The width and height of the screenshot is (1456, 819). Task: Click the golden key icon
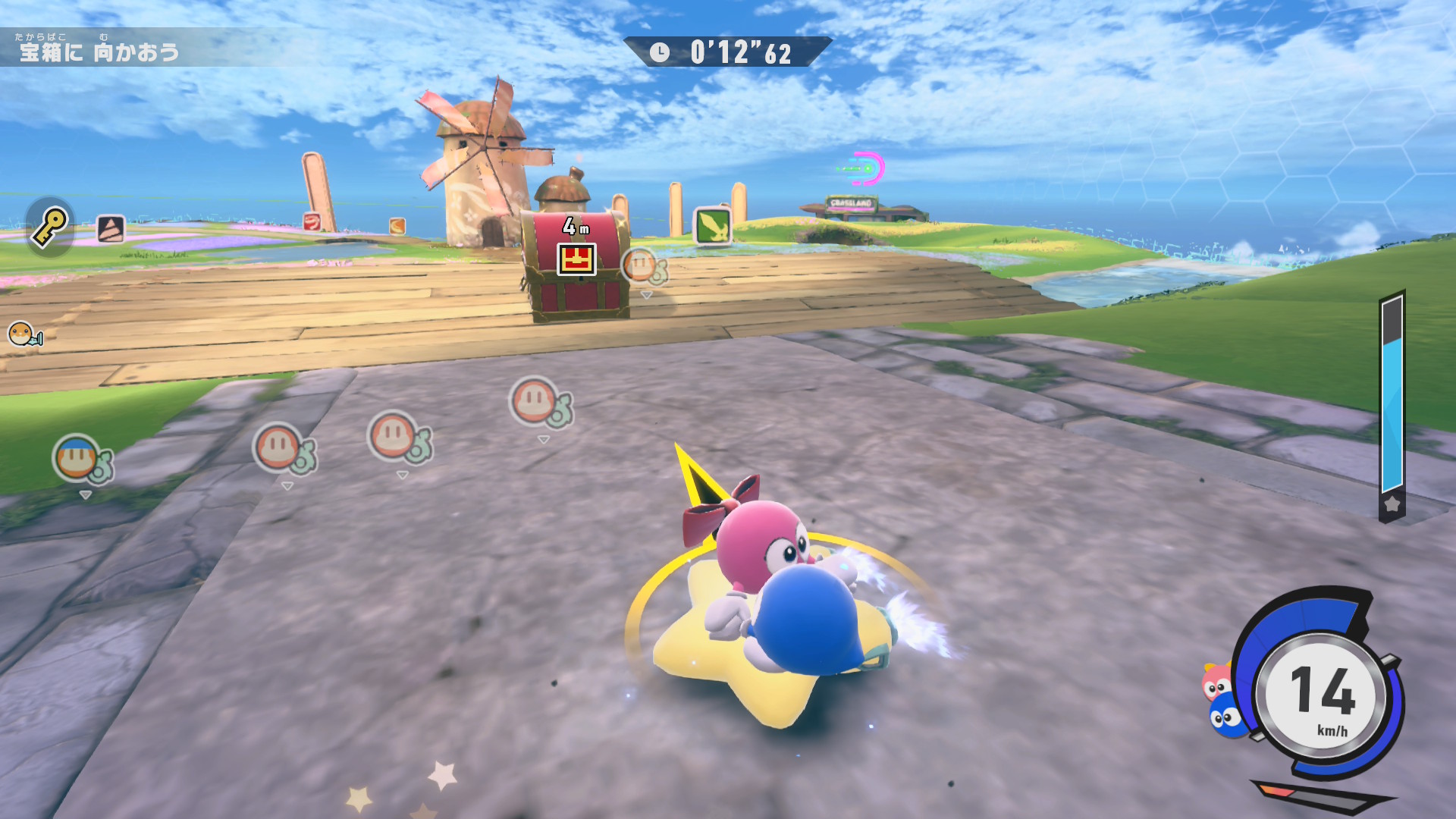50,227
